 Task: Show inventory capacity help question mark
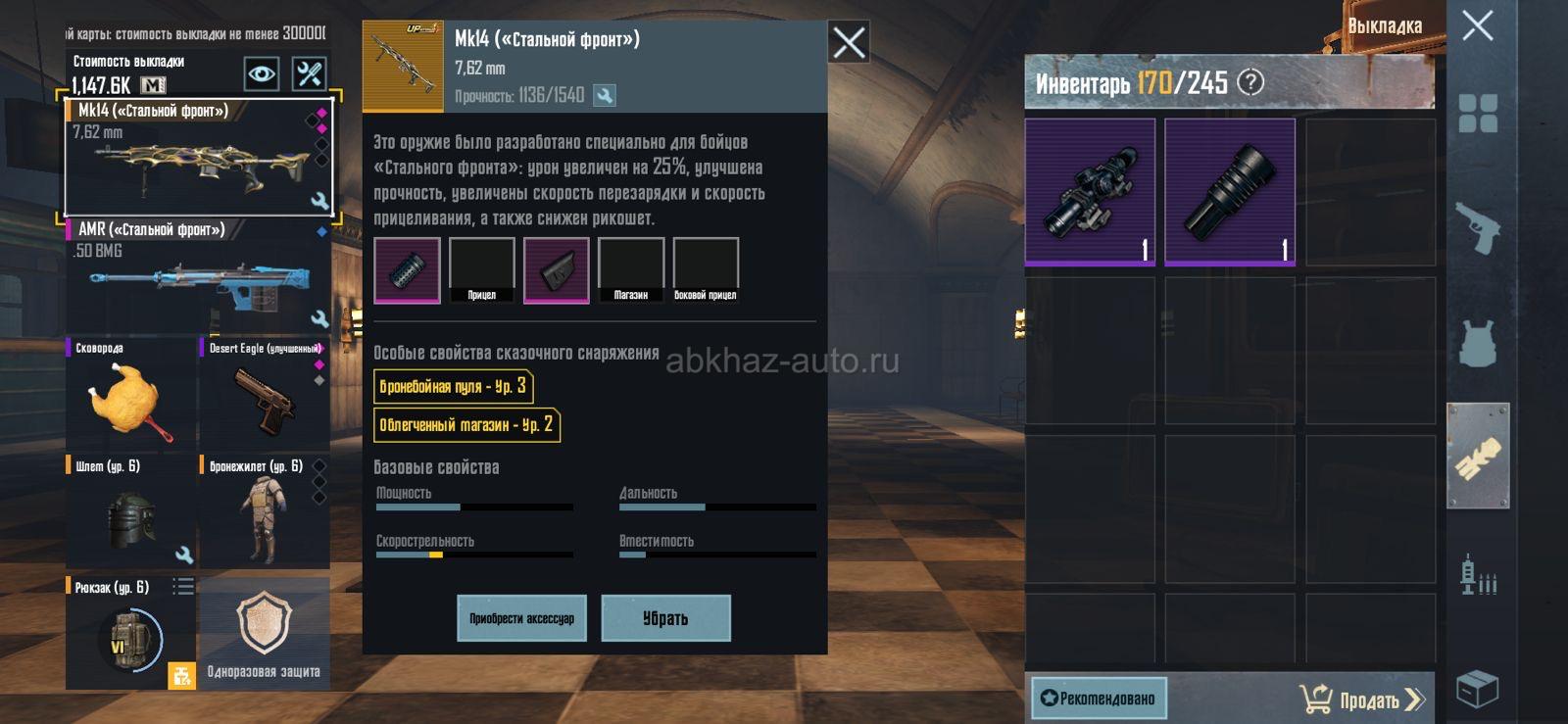point(1250,82)
